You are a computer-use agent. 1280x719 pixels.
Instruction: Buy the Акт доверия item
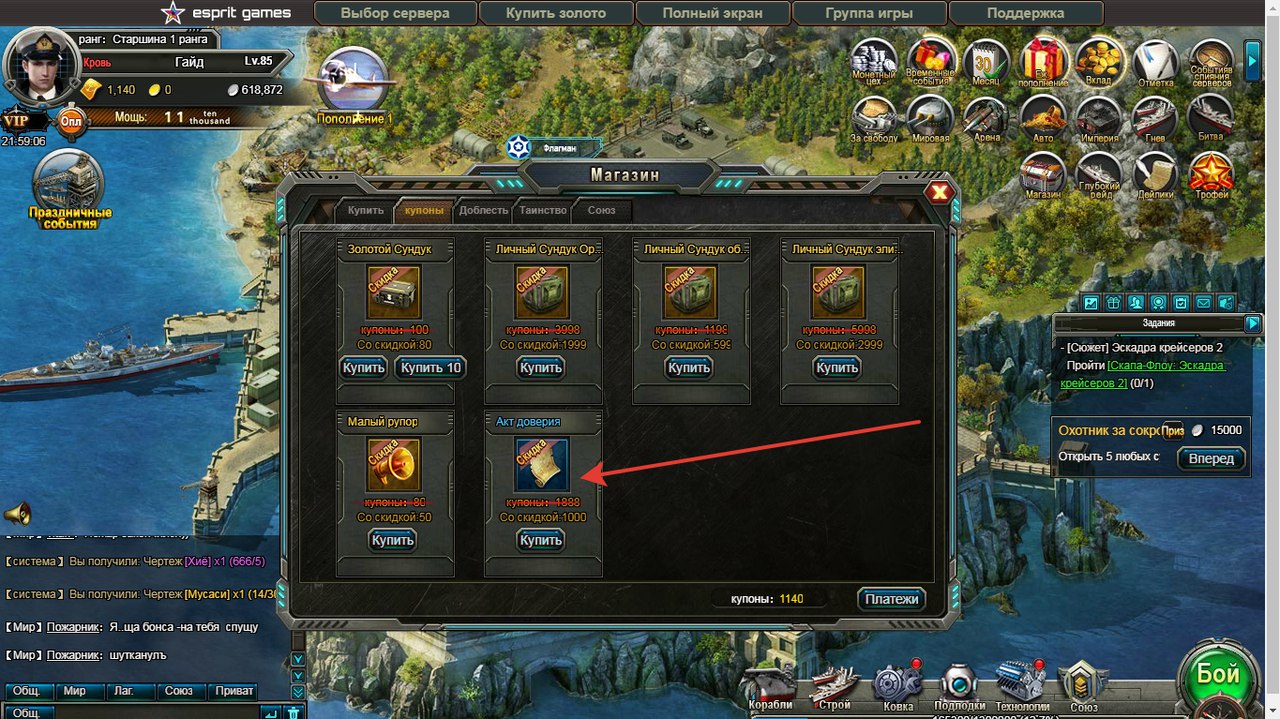[x=541, y=540]
